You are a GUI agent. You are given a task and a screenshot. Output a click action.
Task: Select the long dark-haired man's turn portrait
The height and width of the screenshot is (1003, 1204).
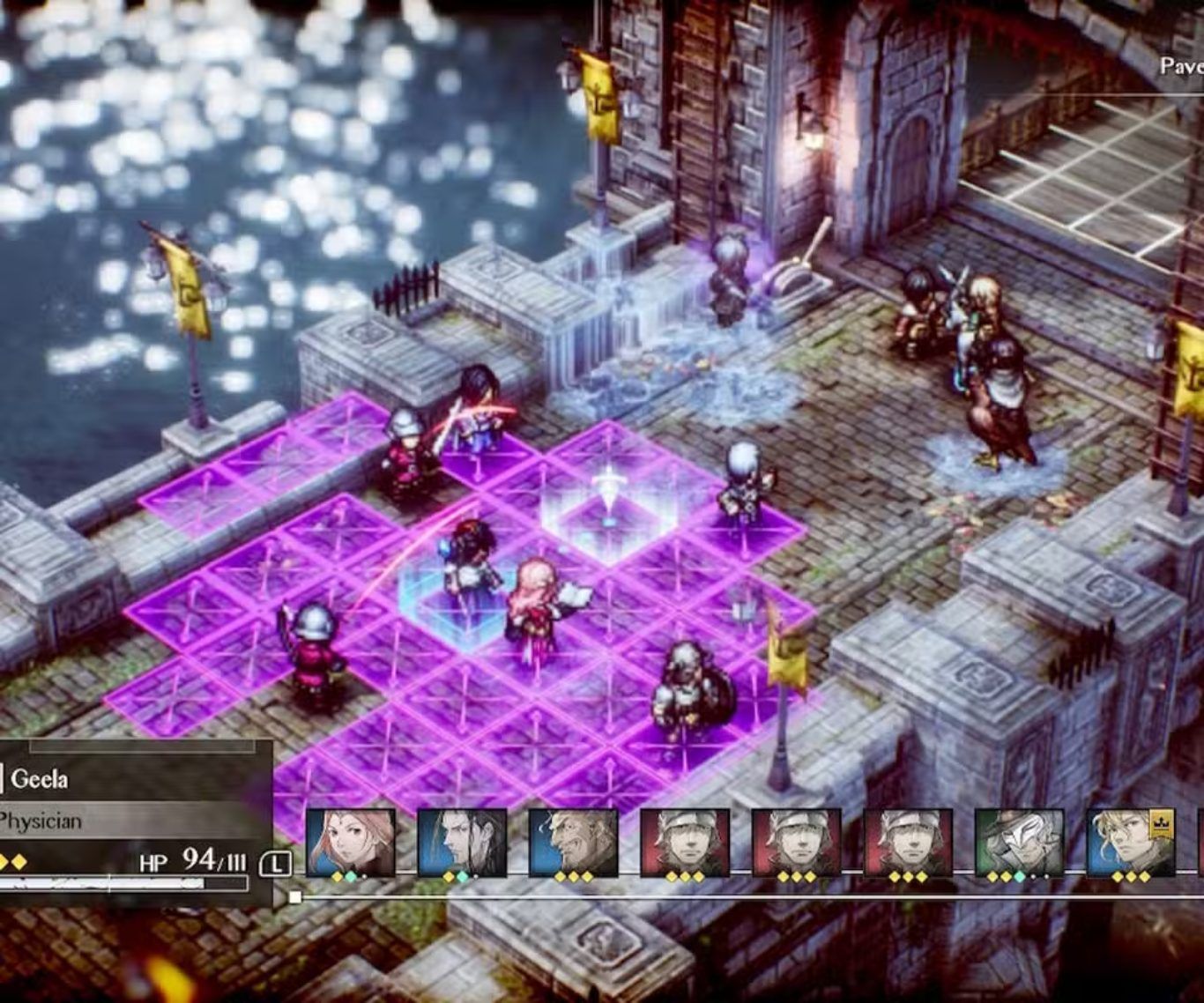click(x=462, y=842)
